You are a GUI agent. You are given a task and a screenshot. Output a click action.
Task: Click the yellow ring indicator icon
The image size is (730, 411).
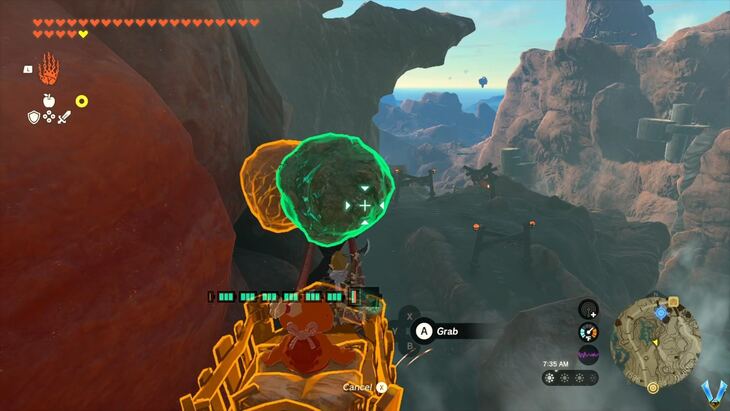(x=82, y=101)
